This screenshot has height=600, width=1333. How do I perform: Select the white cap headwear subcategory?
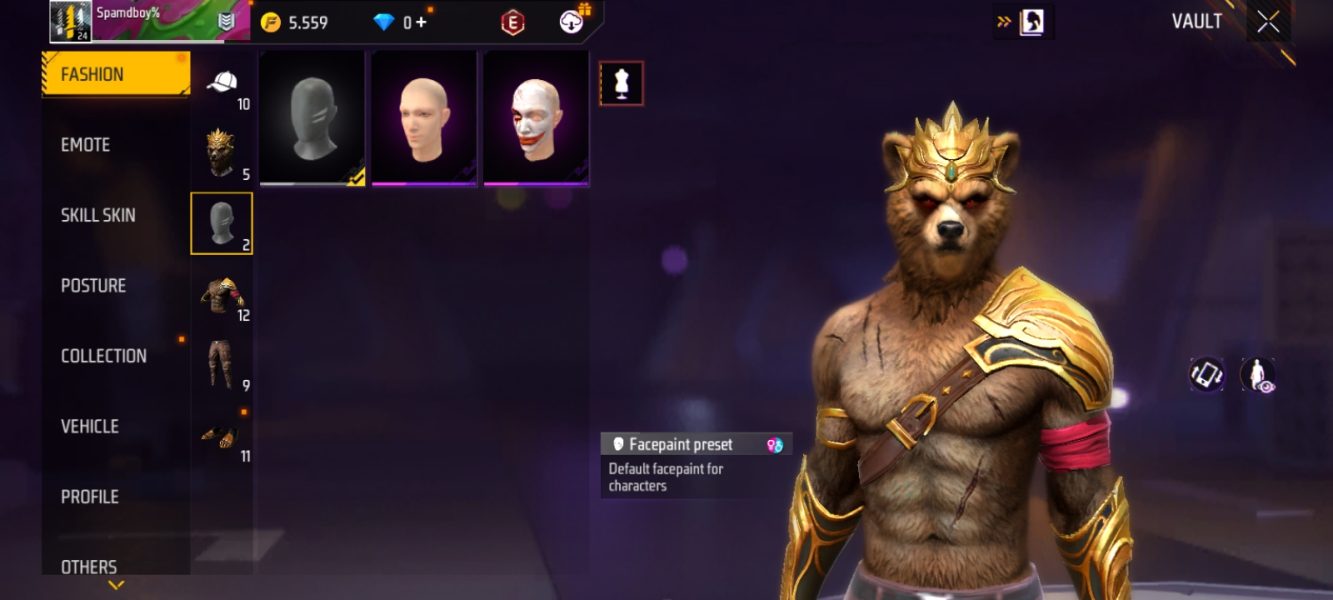pos(222,84)
